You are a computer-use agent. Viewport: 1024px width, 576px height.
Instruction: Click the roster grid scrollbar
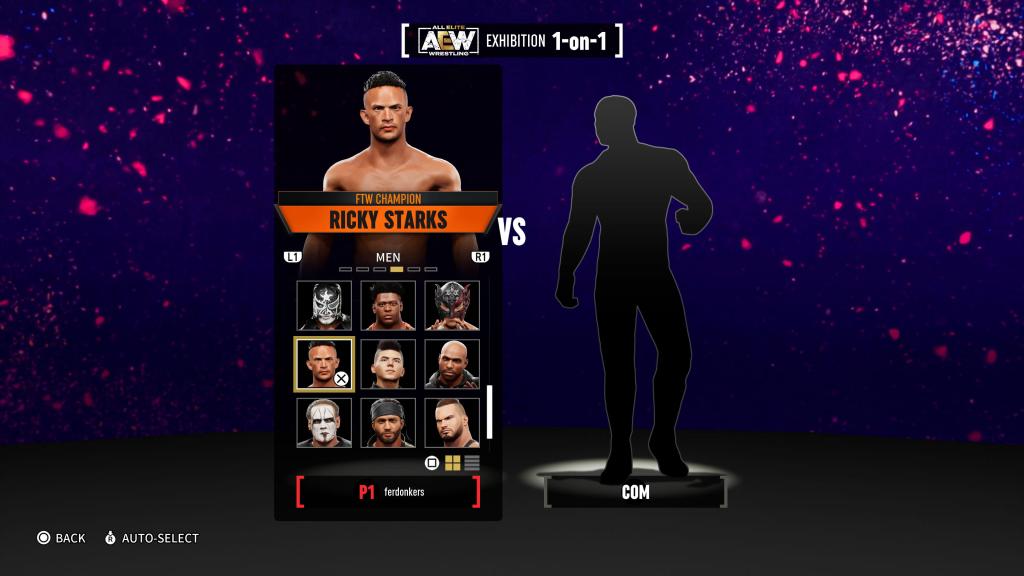click(x=490, y=411)
